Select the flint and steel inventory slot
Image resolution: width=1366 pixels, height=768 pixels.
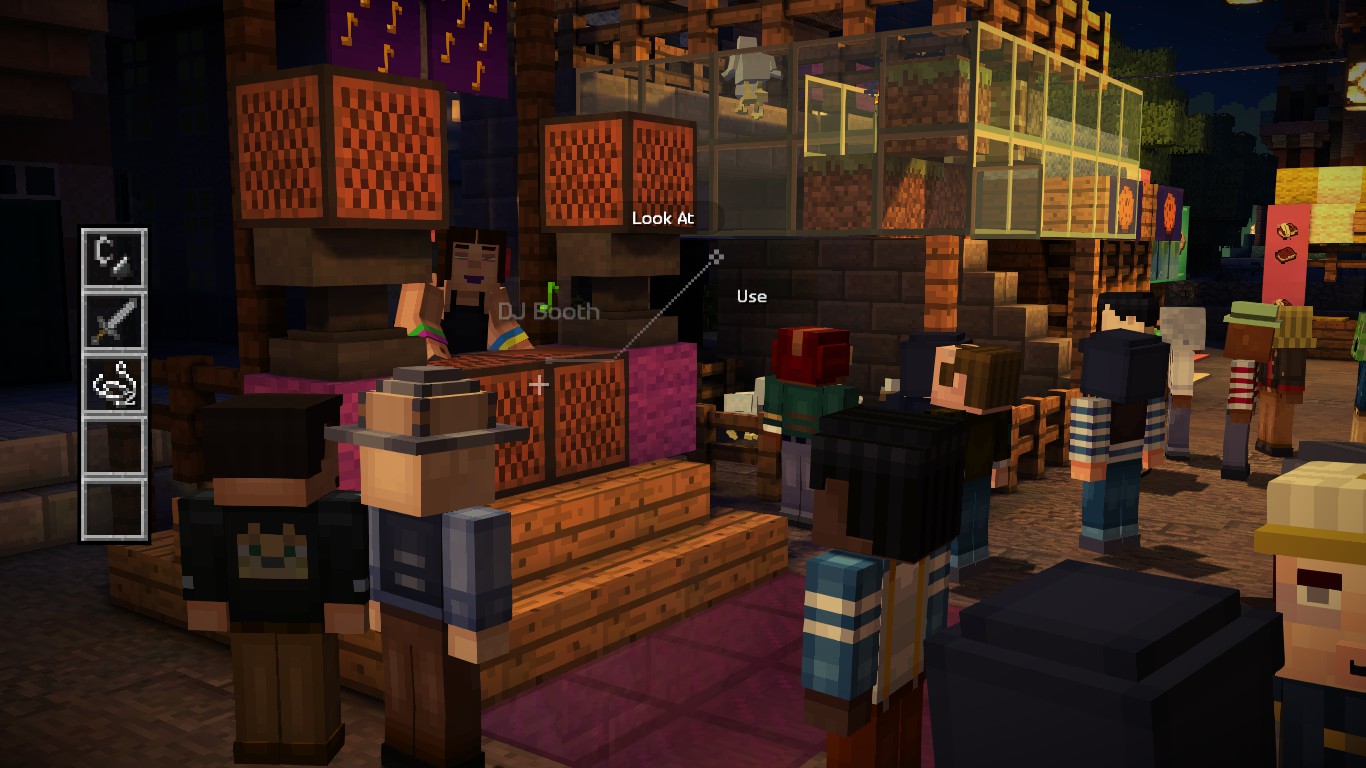tap(116, 258)
